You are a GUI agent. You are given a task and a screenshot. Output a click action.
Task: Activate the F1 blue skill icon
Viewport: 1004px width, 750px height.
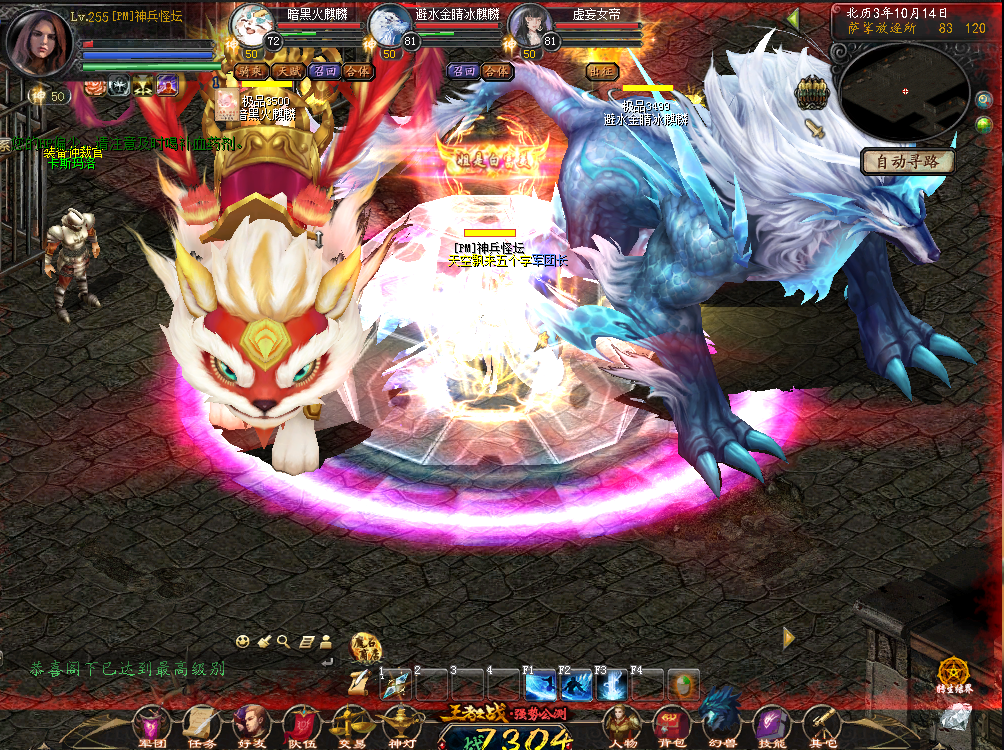click(541, 686)
